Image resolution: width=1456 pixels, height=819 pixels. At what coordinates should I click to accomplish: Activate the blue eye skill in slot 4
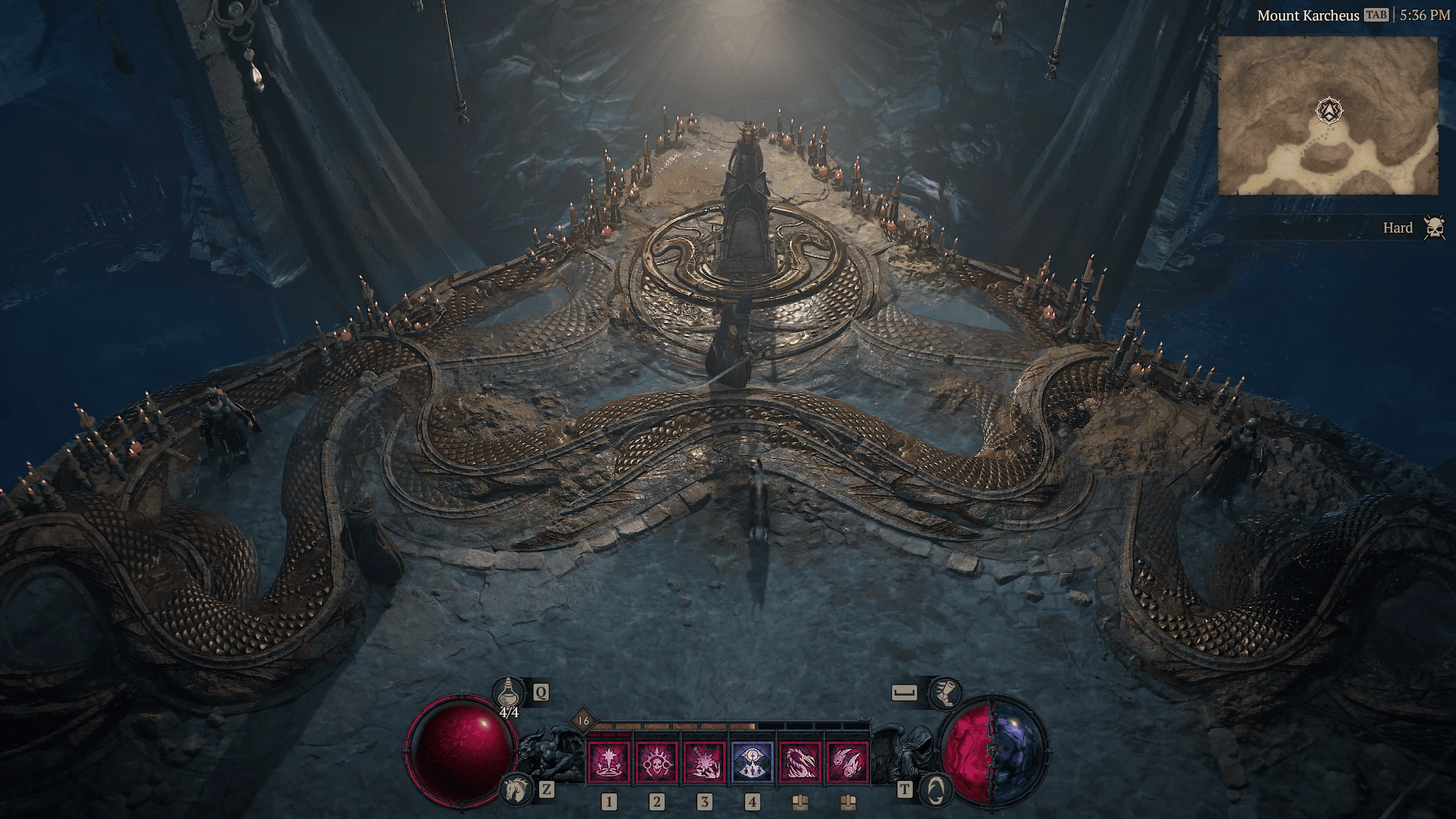click(752, 762)
